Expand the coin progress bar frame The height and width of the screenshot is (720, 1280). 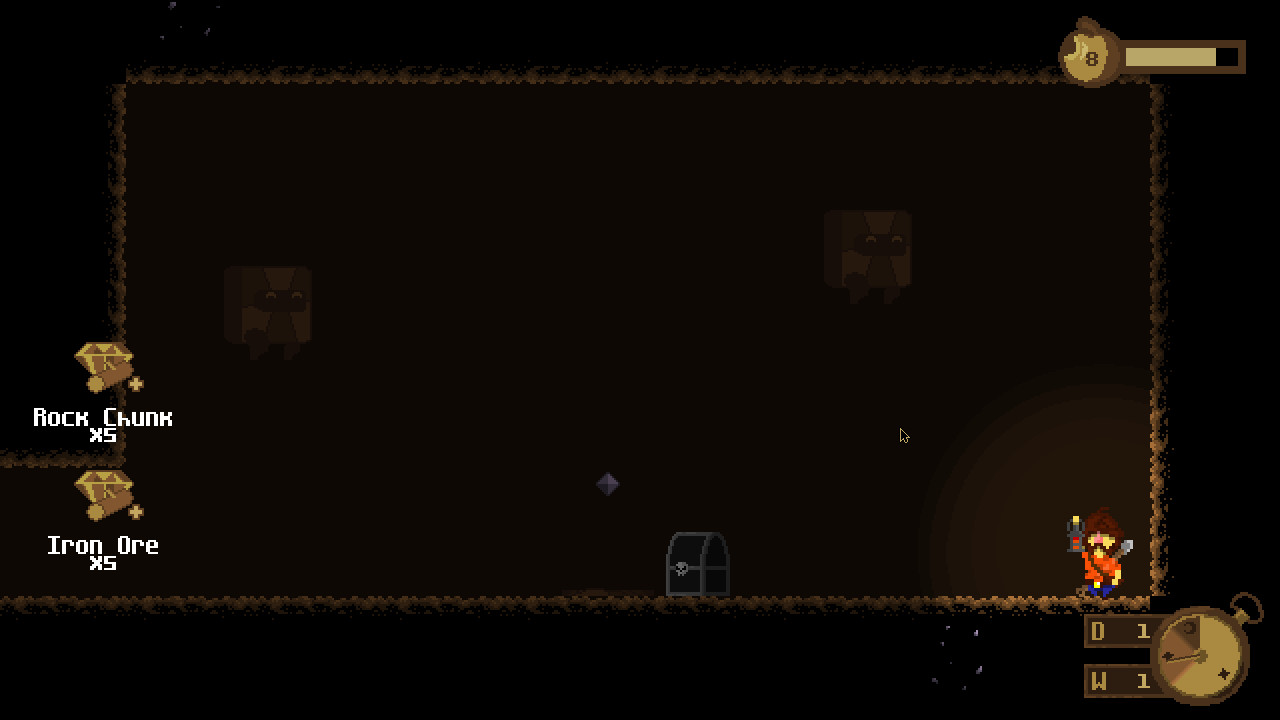pos(1180,58)
